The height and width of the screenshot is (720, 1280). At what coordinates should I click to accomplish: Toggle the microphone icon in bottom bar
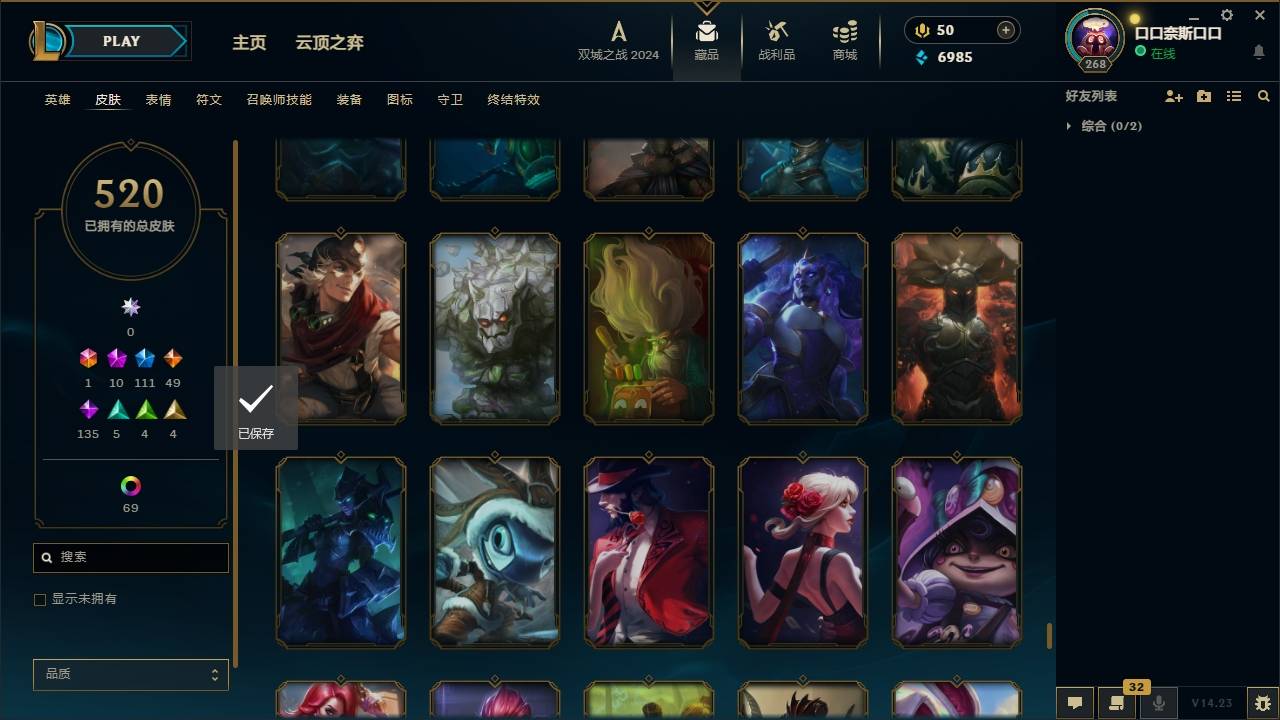(1160, 702)
